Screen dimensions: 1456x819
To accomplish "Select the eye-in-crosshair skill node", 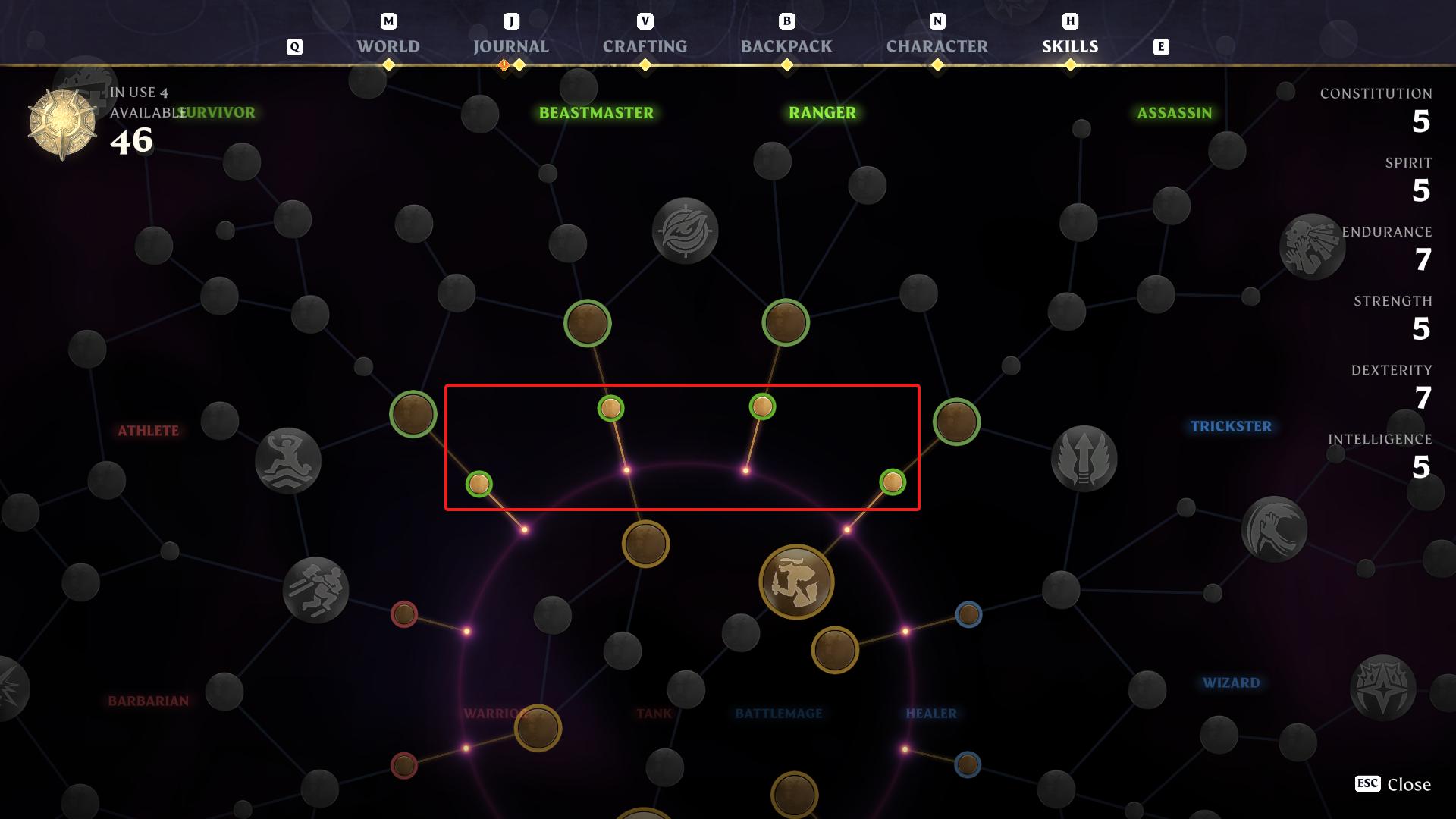I will [x=685, y=231].
